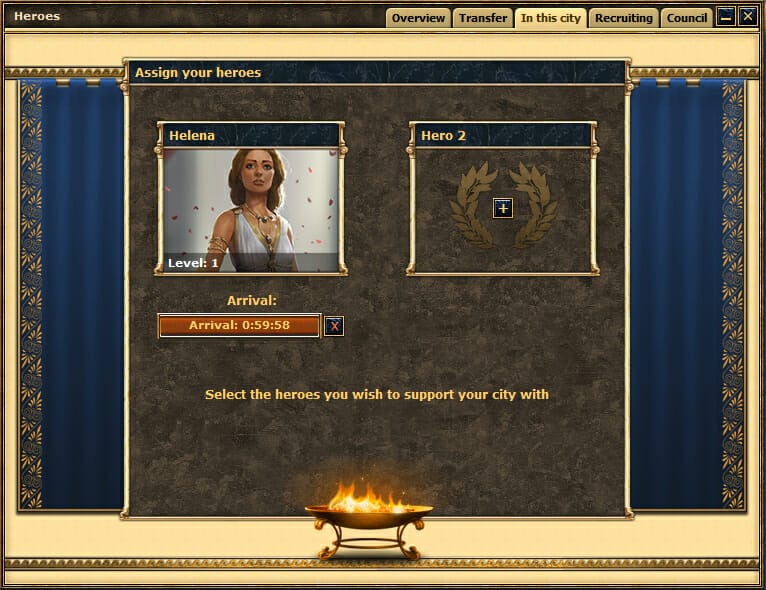The width and height of the screenshot is (766, 590).
Task: Show the Recruiting tab
Action: (x=623, y=18)
